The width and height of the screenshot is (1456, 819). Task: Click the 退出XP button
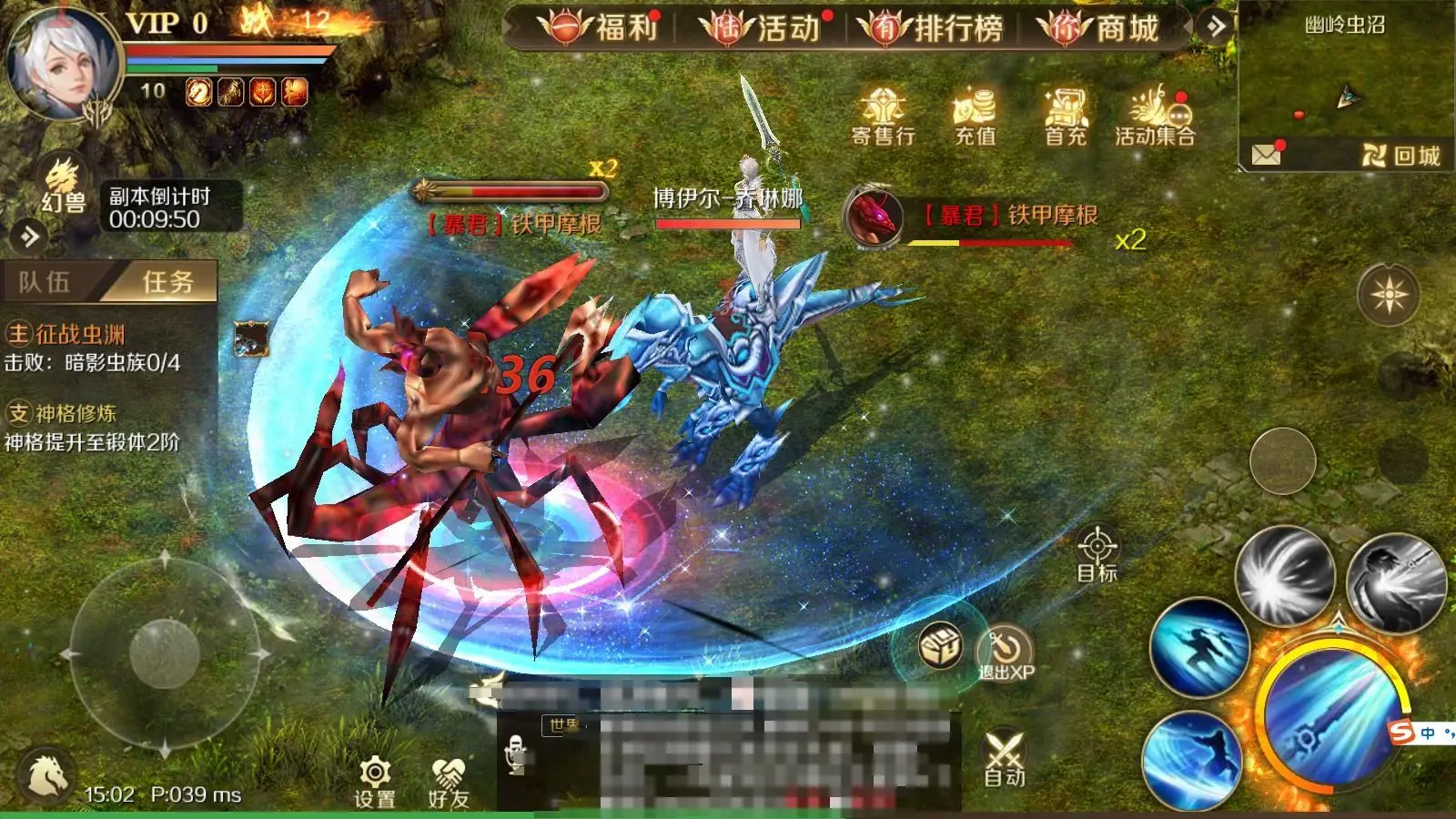[x=1006, y=654]
